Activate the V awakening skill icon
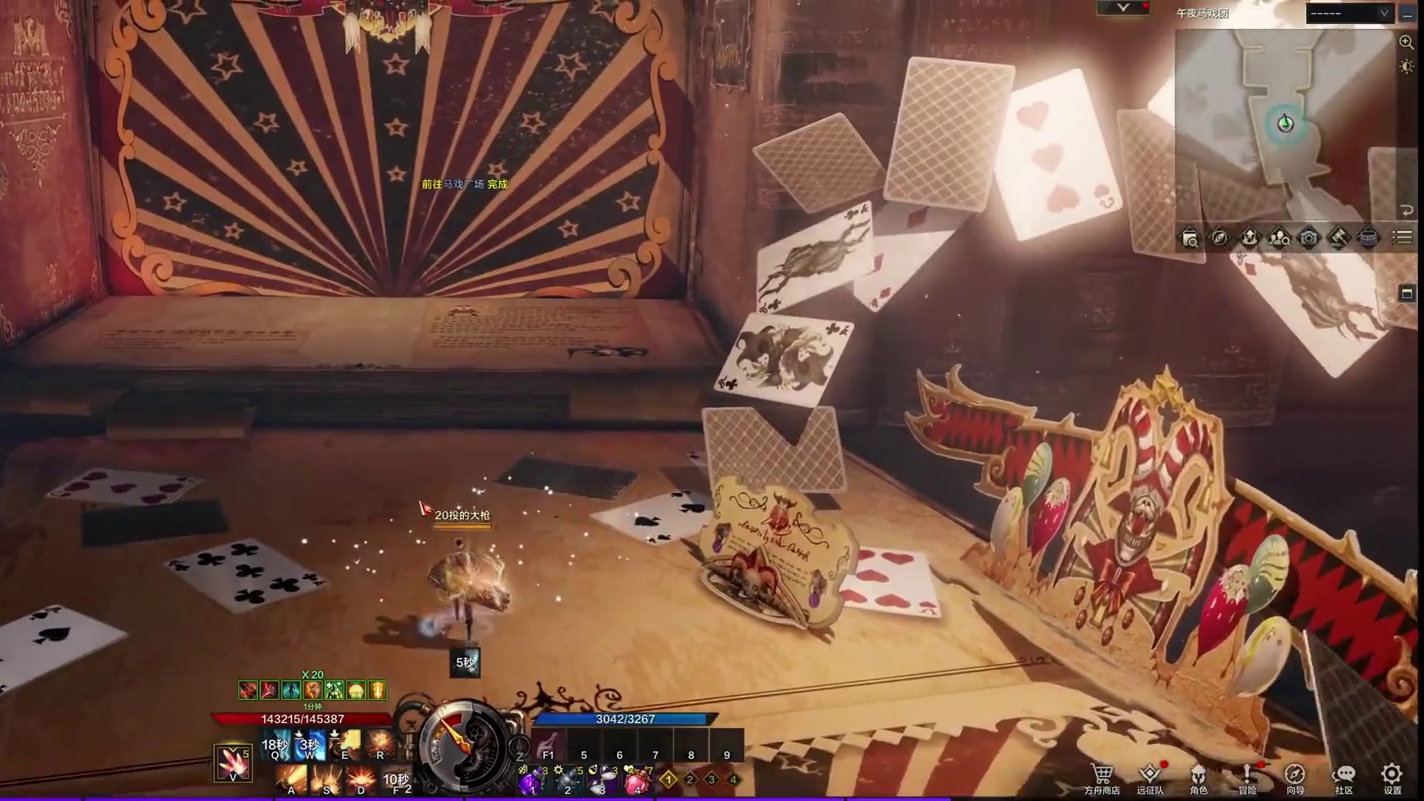Viewport: 1424px width, 801px height. [234, 762]
